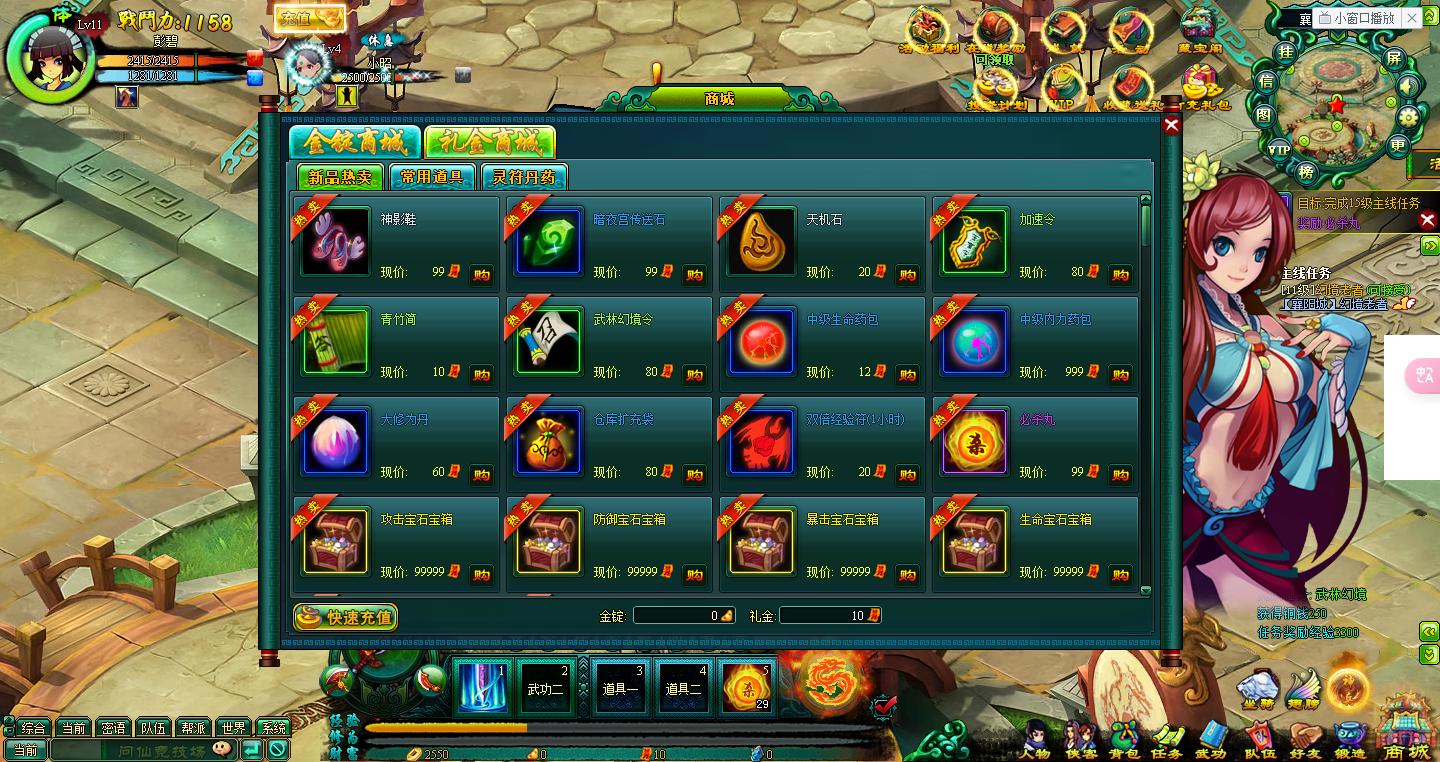Click the 快速充值 quick recharge button

(x=346, y=617)
